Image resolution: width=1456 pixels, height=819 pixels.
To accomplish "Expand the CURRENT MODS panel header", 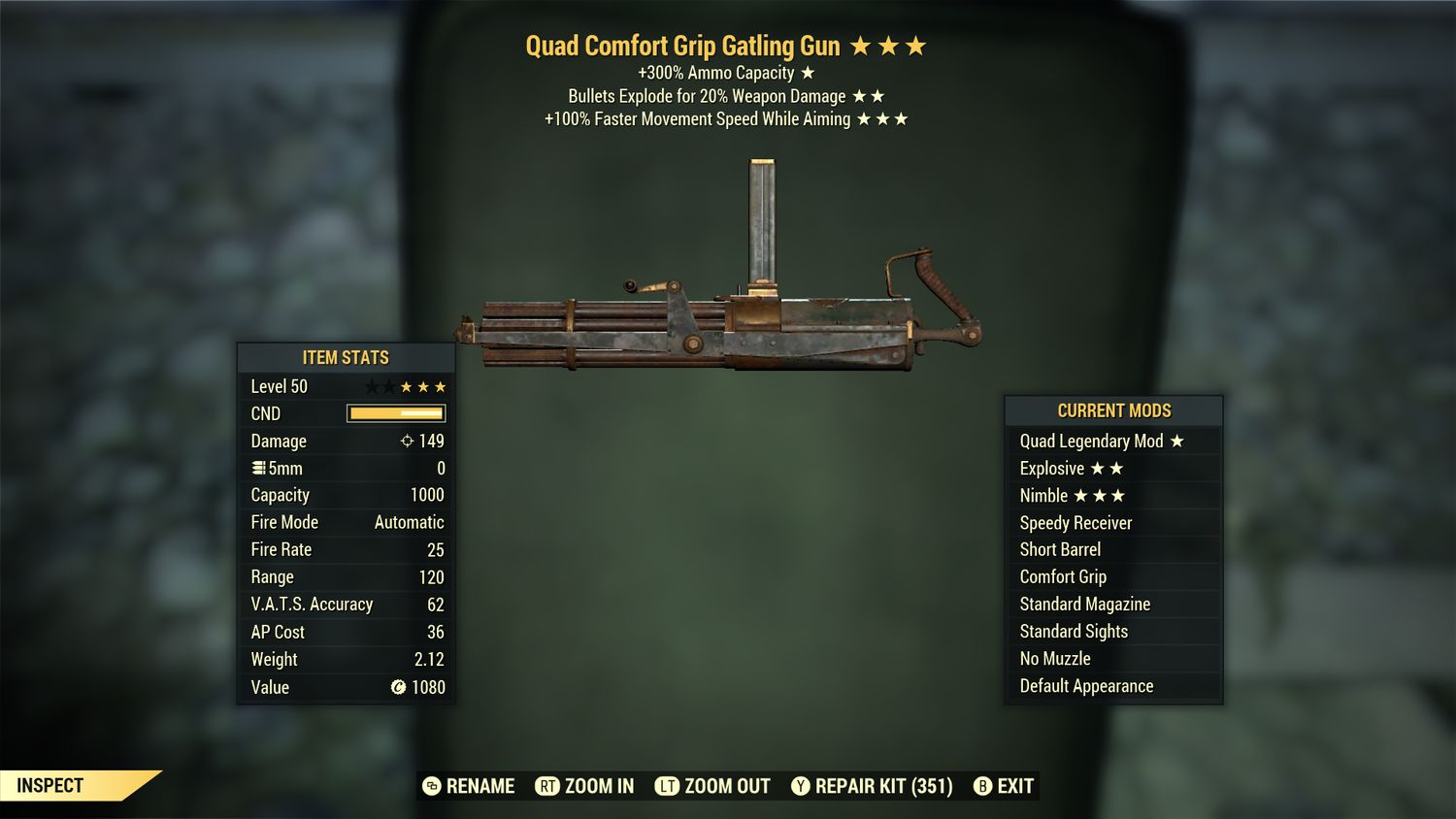I will pyautogui.click(x=1113, y=409).
